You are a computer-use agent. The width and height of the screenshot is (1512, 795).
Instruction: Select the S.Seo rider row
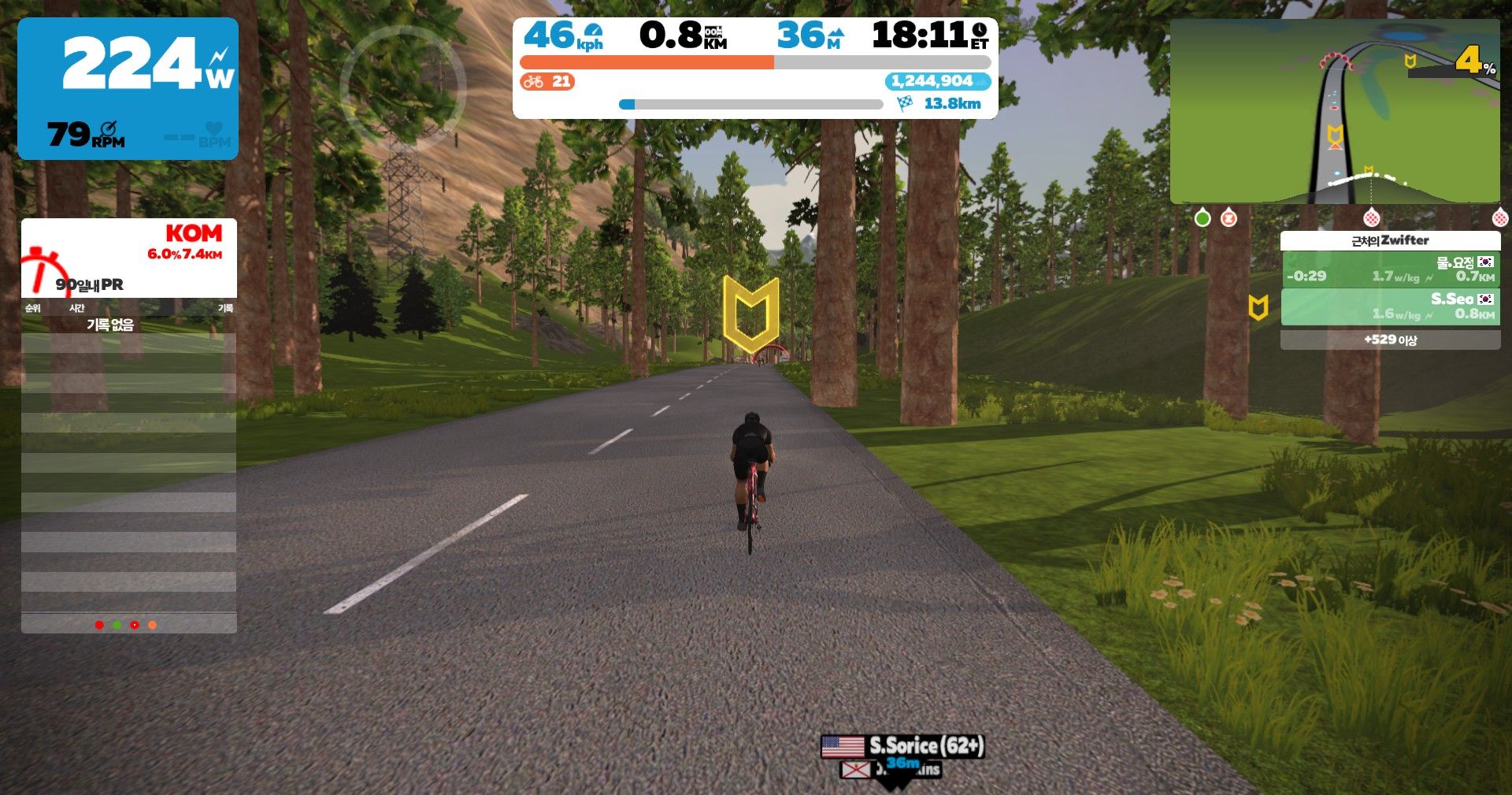[x=1390, y=306]
